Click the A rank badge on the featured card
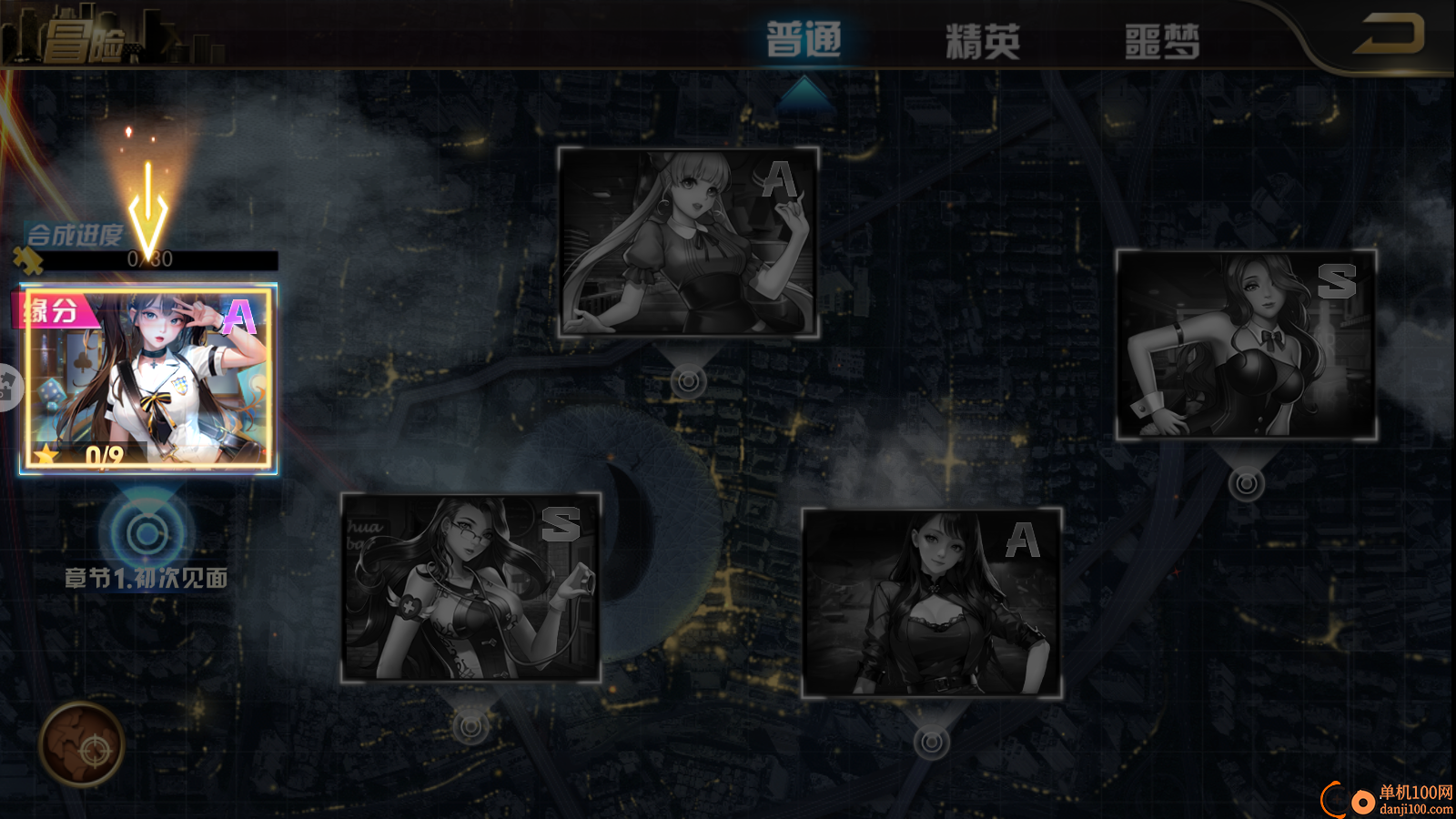Viewport: 1456px width, 819px height. pos(238,317)
